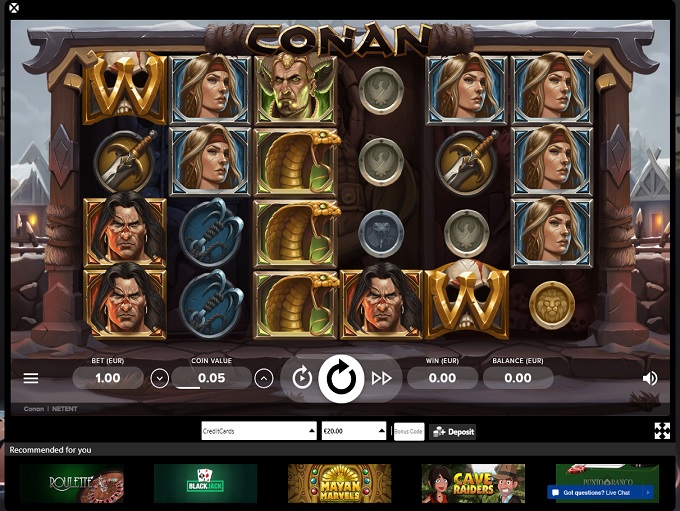Click the Deposit button
680x511 pixels.
[453, 431]
